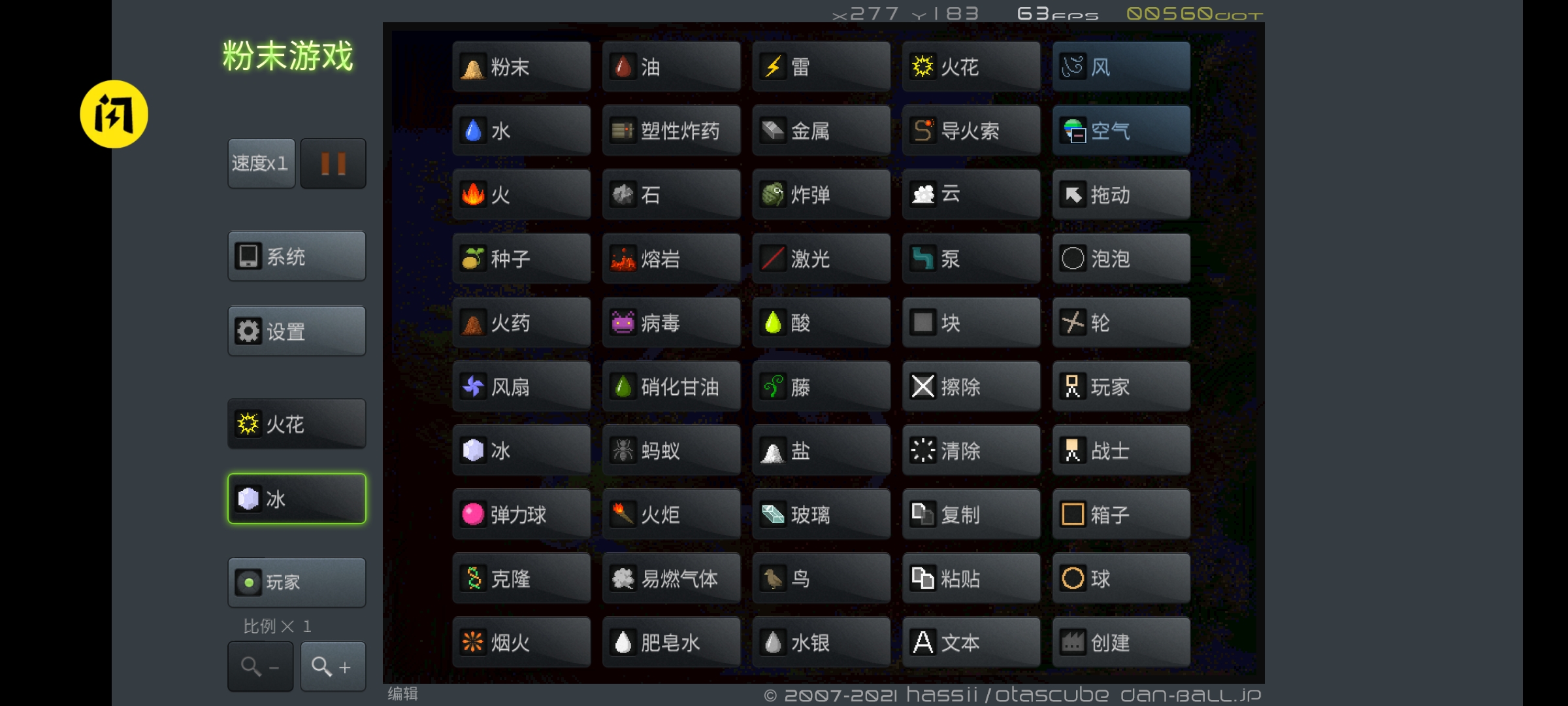
Task: Select the 烟火 (fireworks) element
Action: [521, 642]
